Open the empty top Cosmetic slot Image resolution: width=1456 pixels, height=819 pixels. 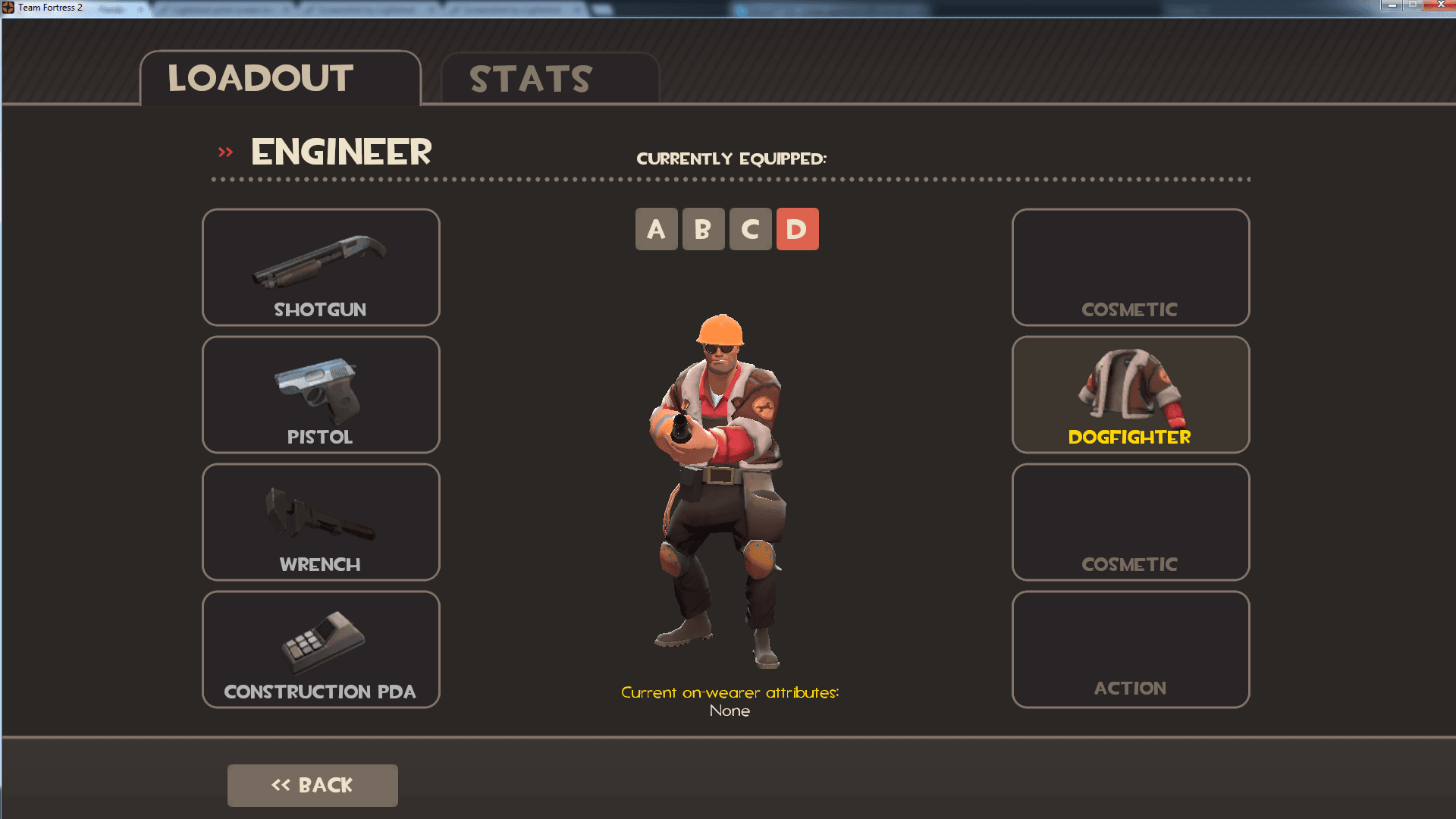pos(1130,267)
